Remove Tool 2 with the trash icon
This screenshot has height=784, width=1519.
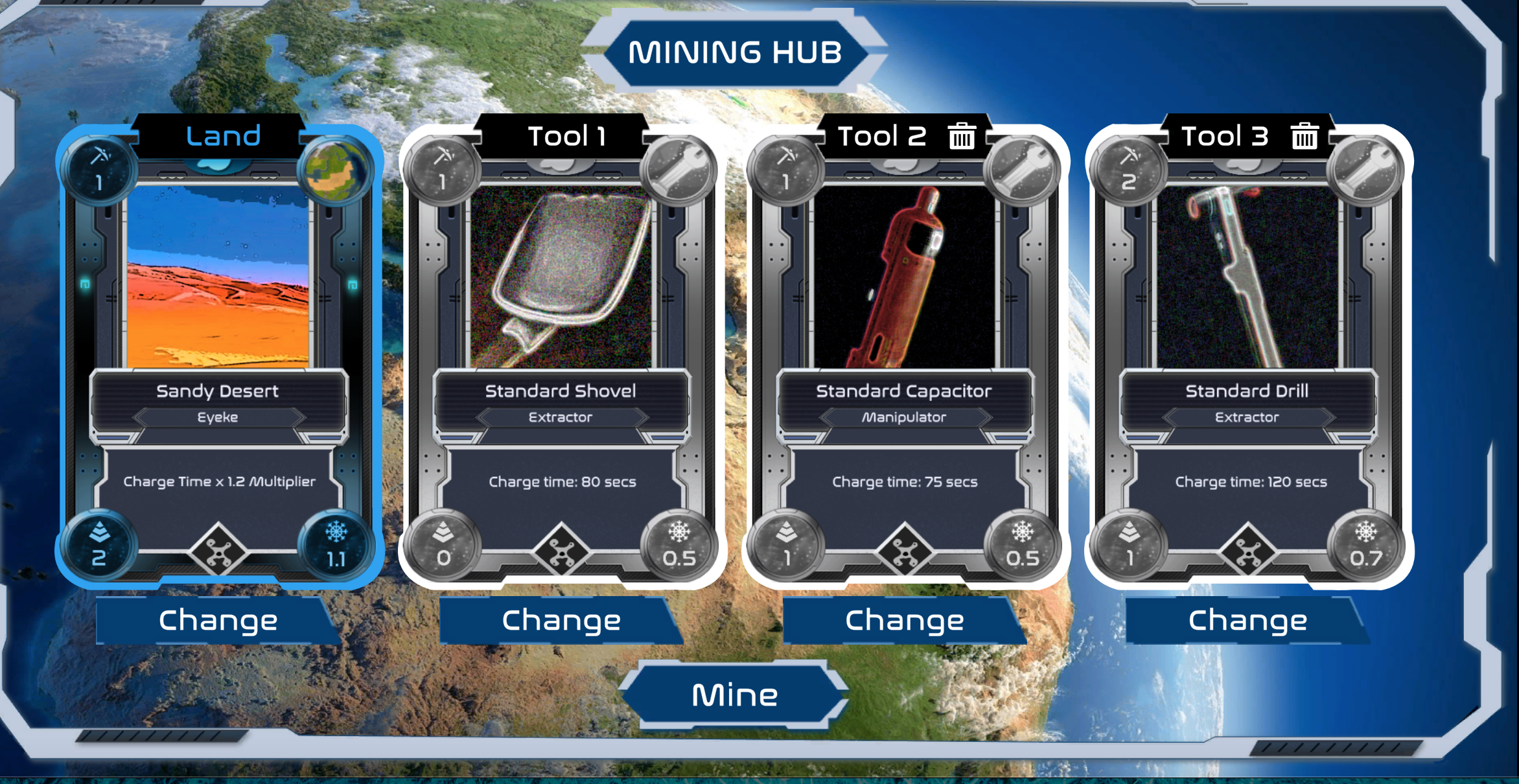[962, 137]
